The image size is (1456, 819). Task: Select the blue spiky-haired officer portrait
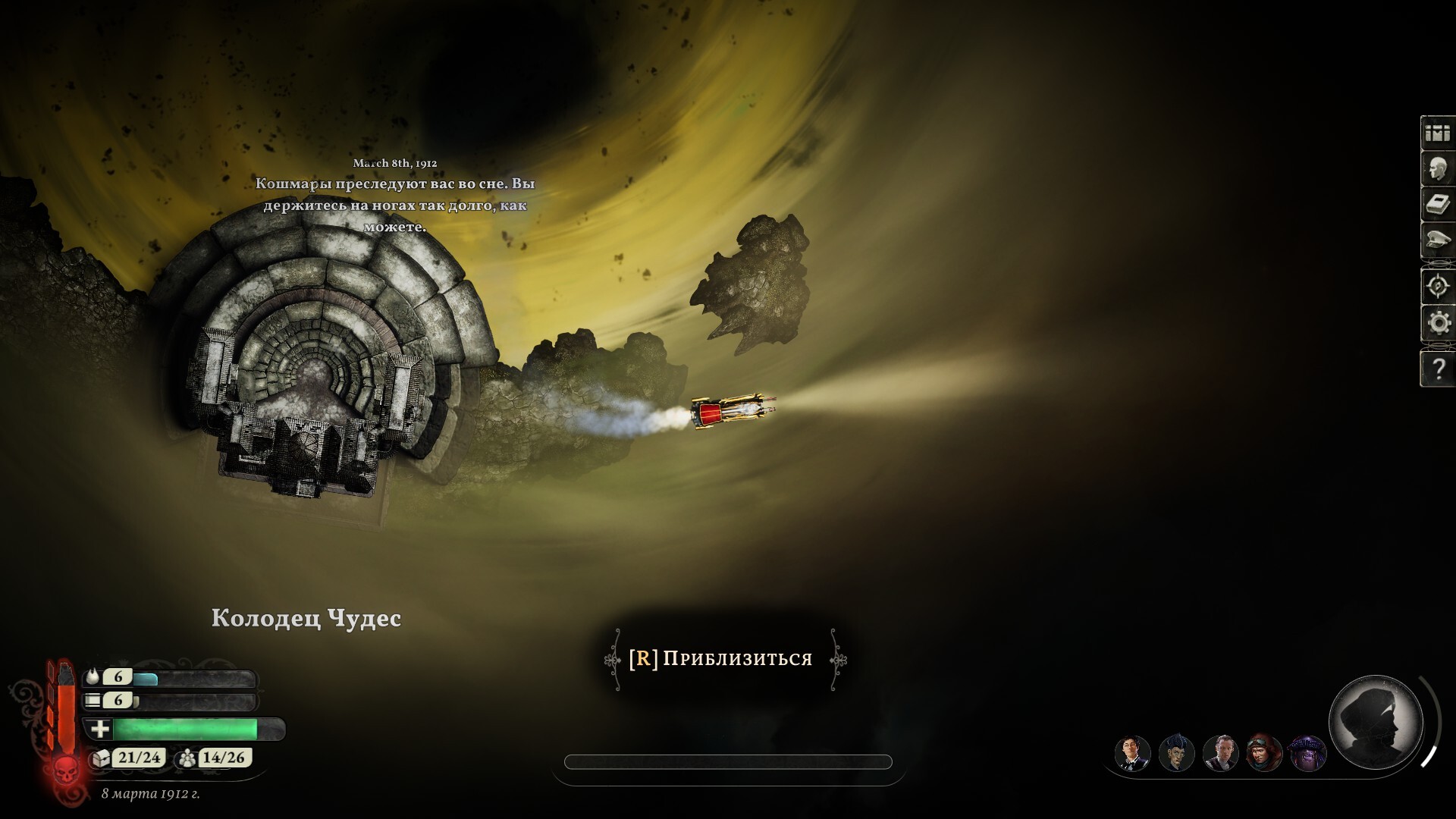coord(1176,754)
